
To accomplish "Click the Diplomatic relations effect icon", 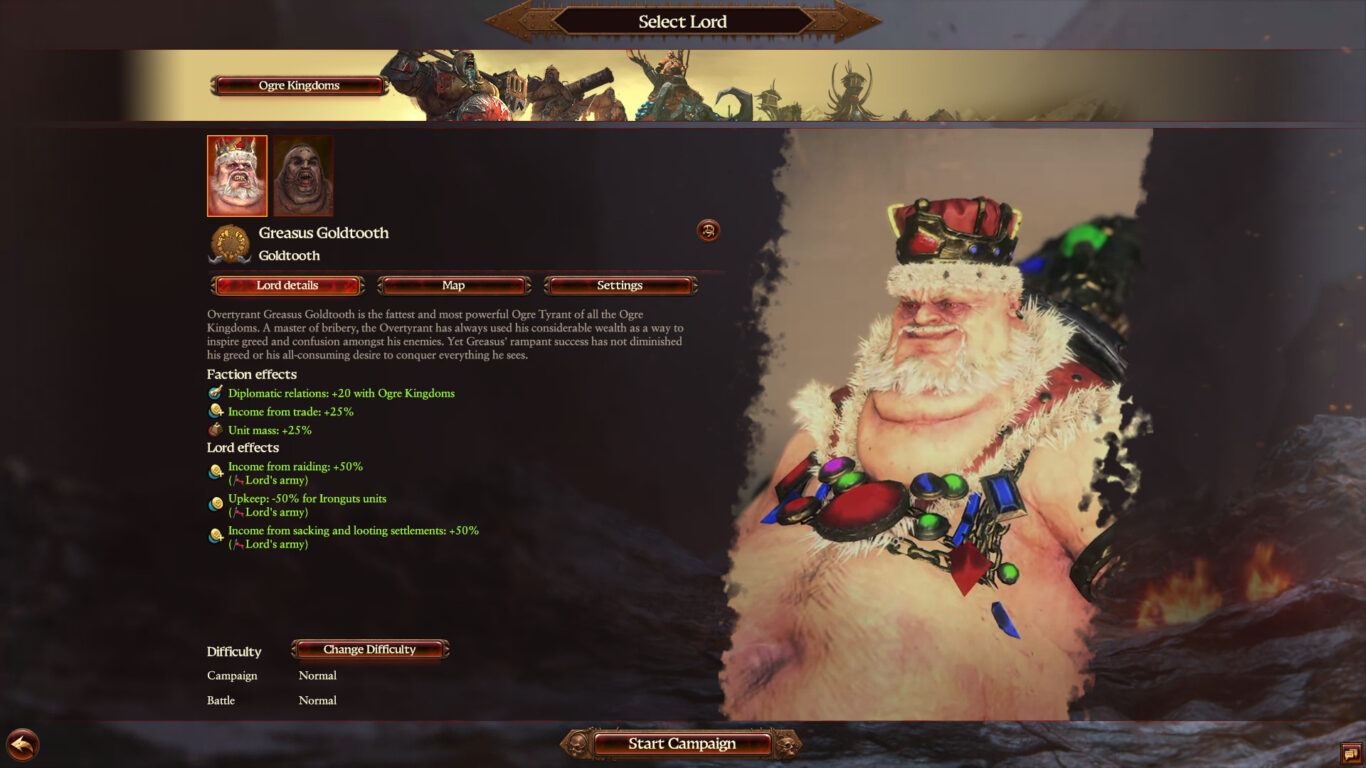I will tap(213, 393).
